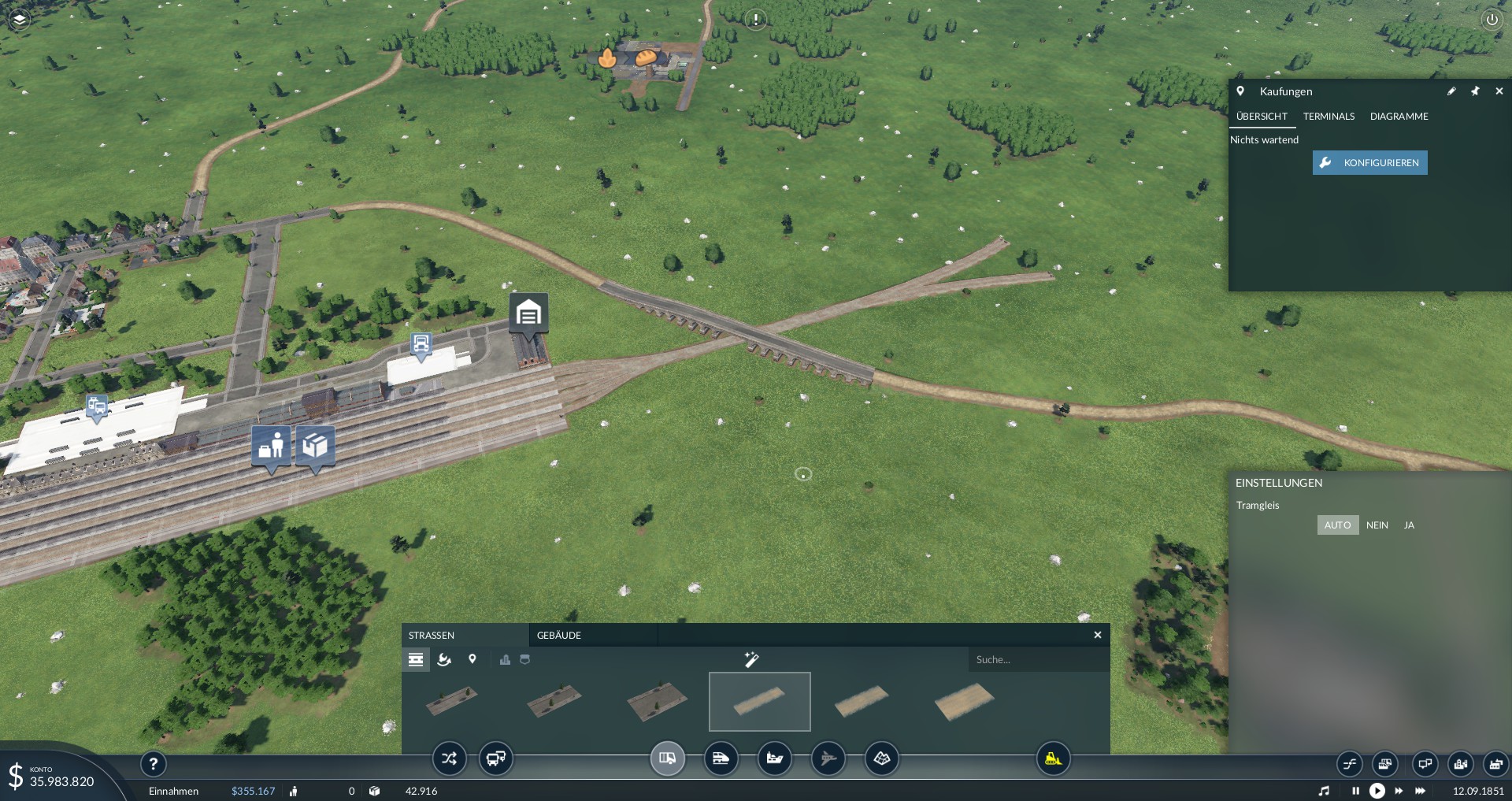This screenshot has height=801, width=1512.
Task: Switch to the TERMINALS tab
Action: coord(1329,117)
